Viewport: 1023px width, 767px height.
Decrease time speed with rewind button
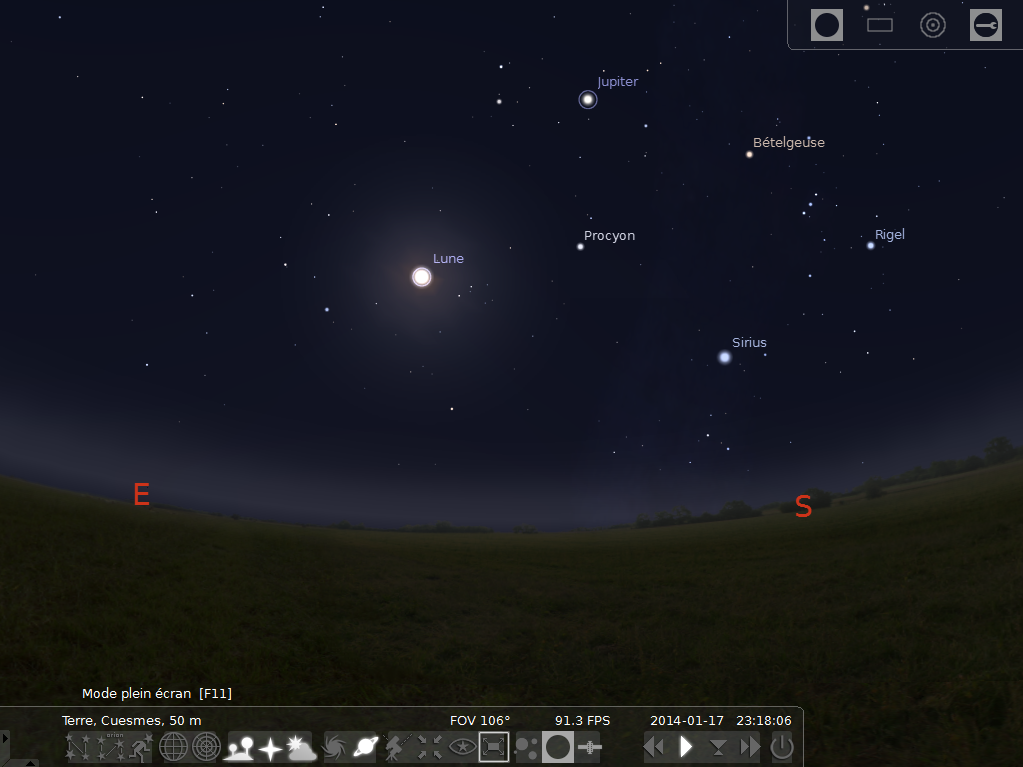pyautogui.click(x=654, y=746)
